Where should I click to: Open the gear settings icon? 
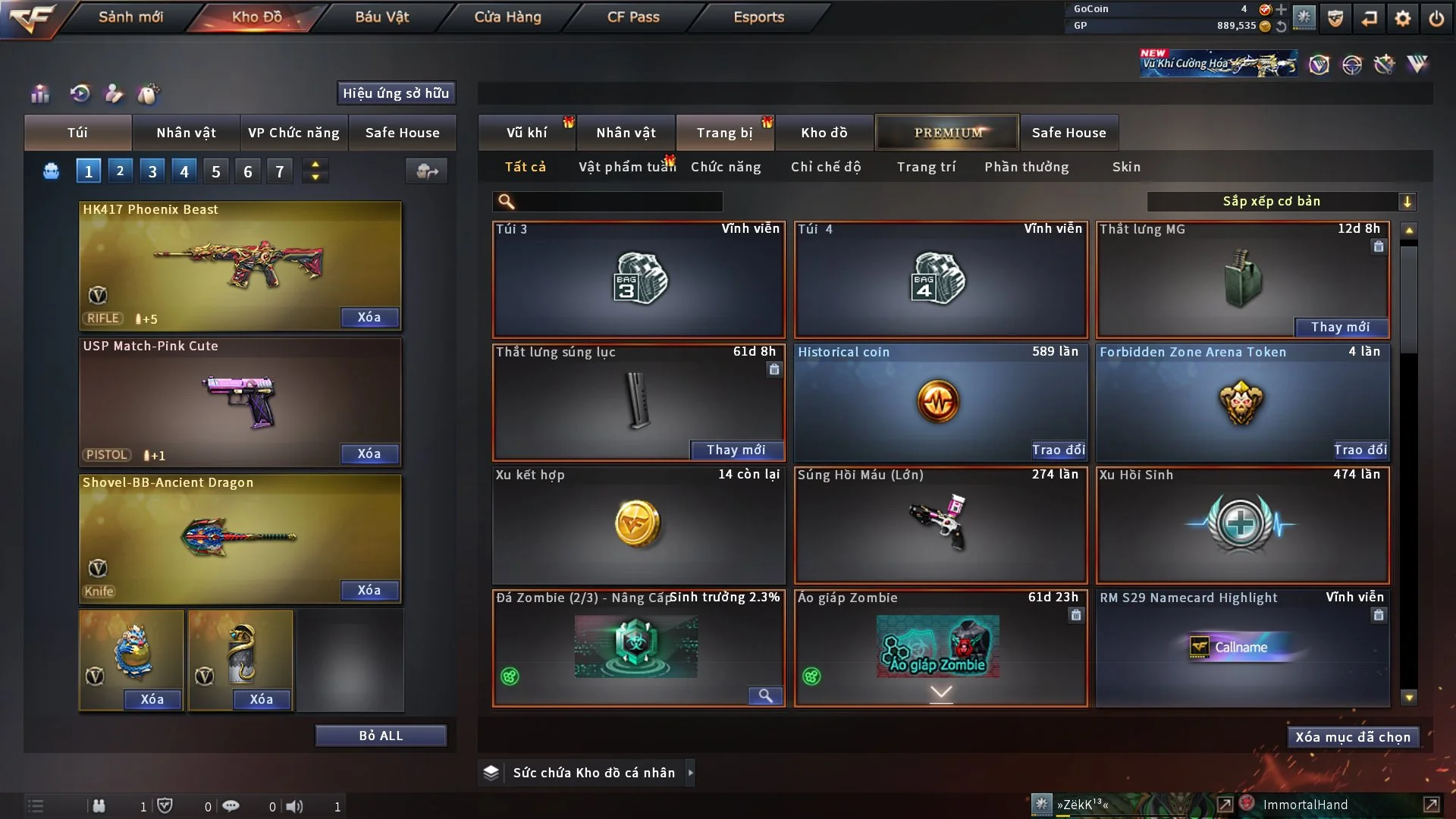1402,18
